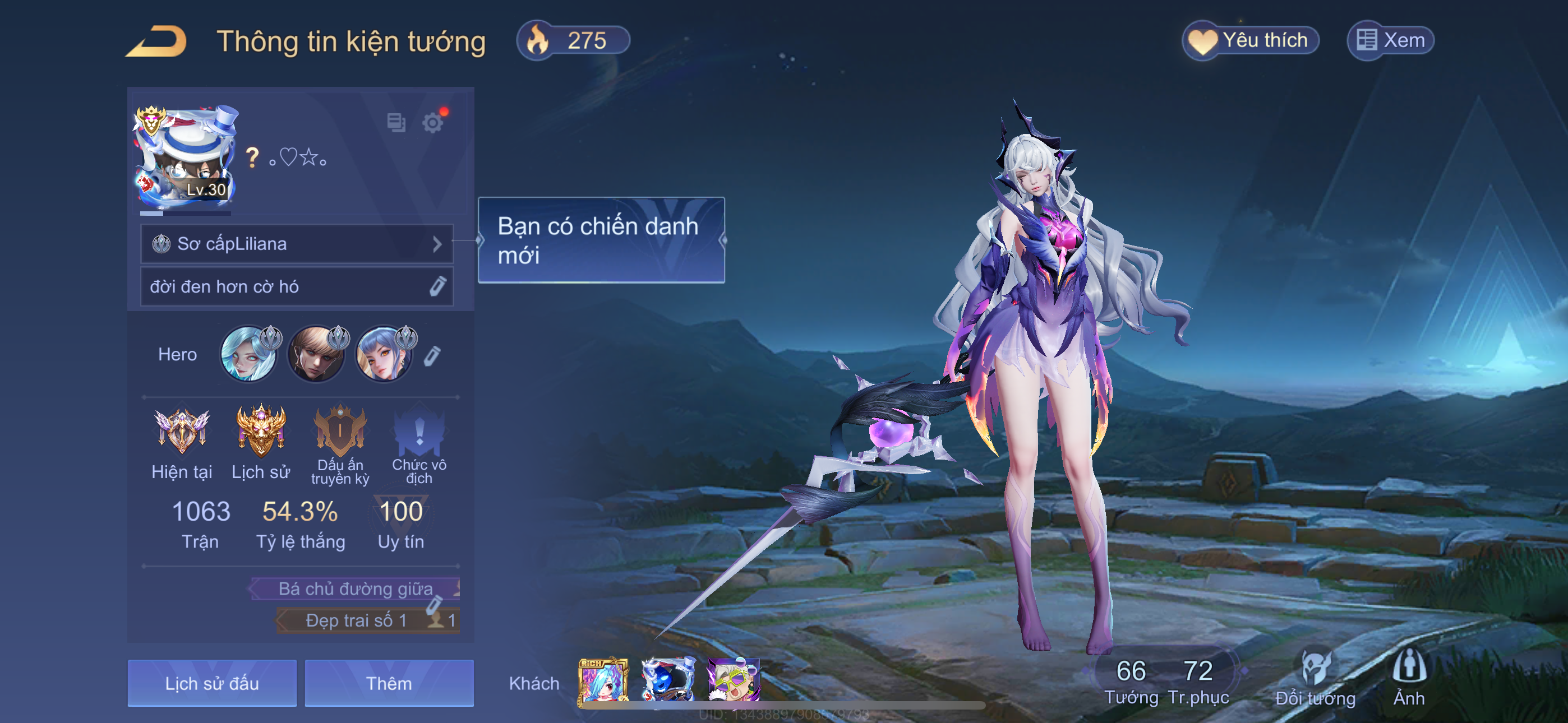Select the 'Bá chủ đường giữa' title
The height and width of the screenshot is (723, 1568).
click(356, 588)
